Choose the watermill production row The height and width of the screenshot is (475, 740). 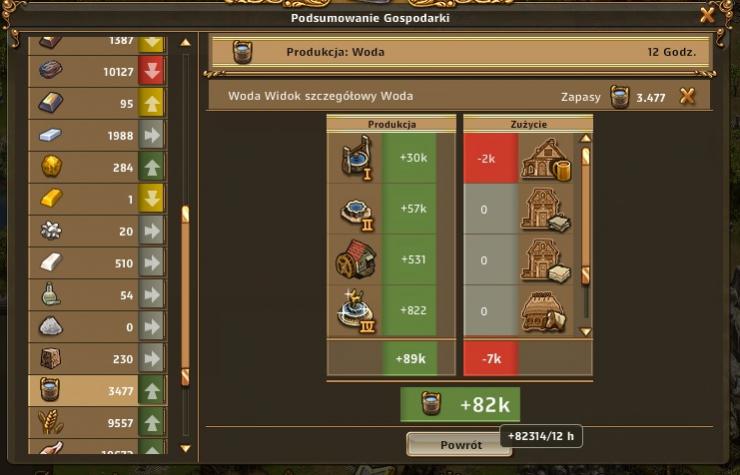pos(390,260)
